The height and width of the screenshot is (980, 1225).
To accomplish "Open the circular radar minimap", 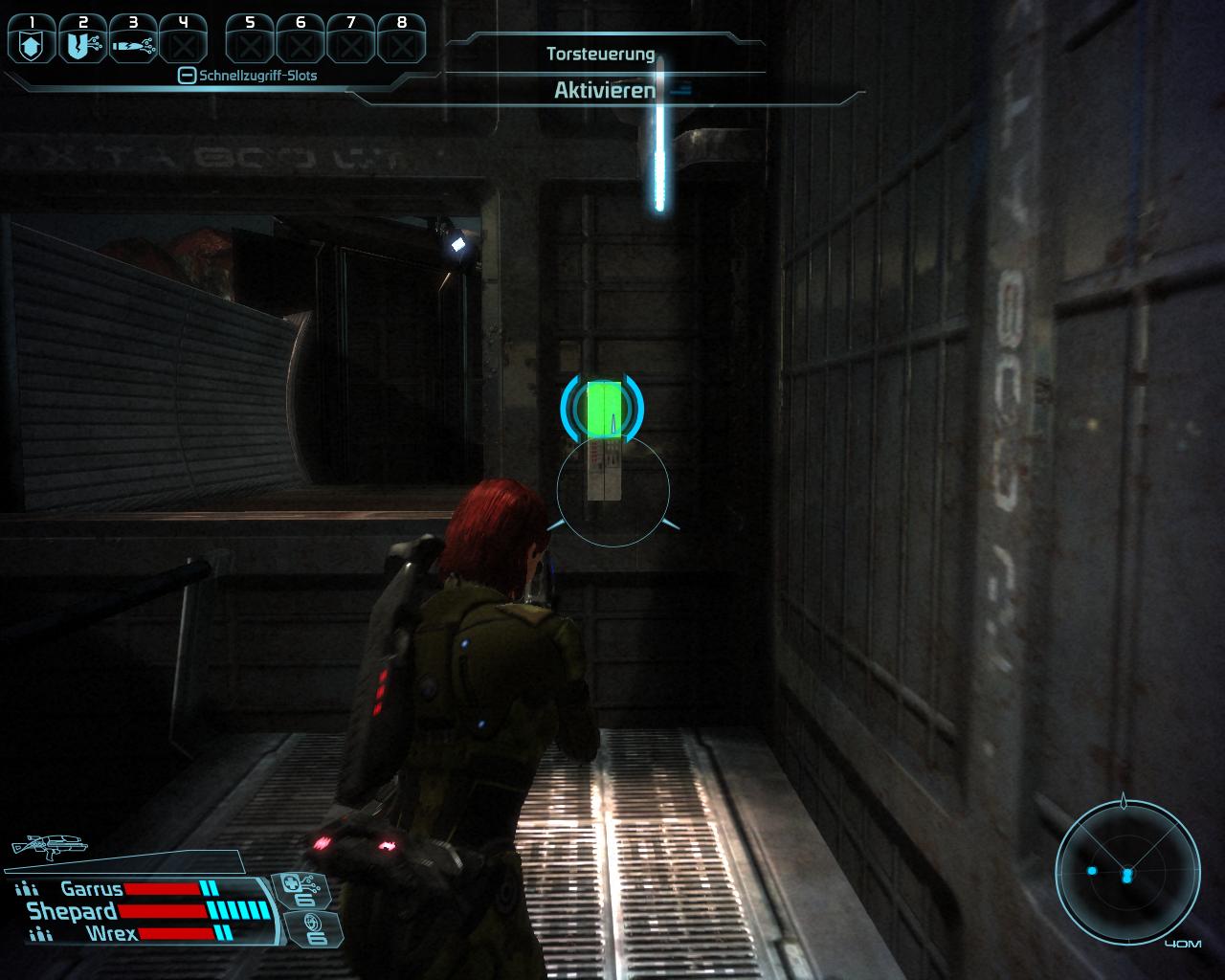I will tap(1127, 873).
